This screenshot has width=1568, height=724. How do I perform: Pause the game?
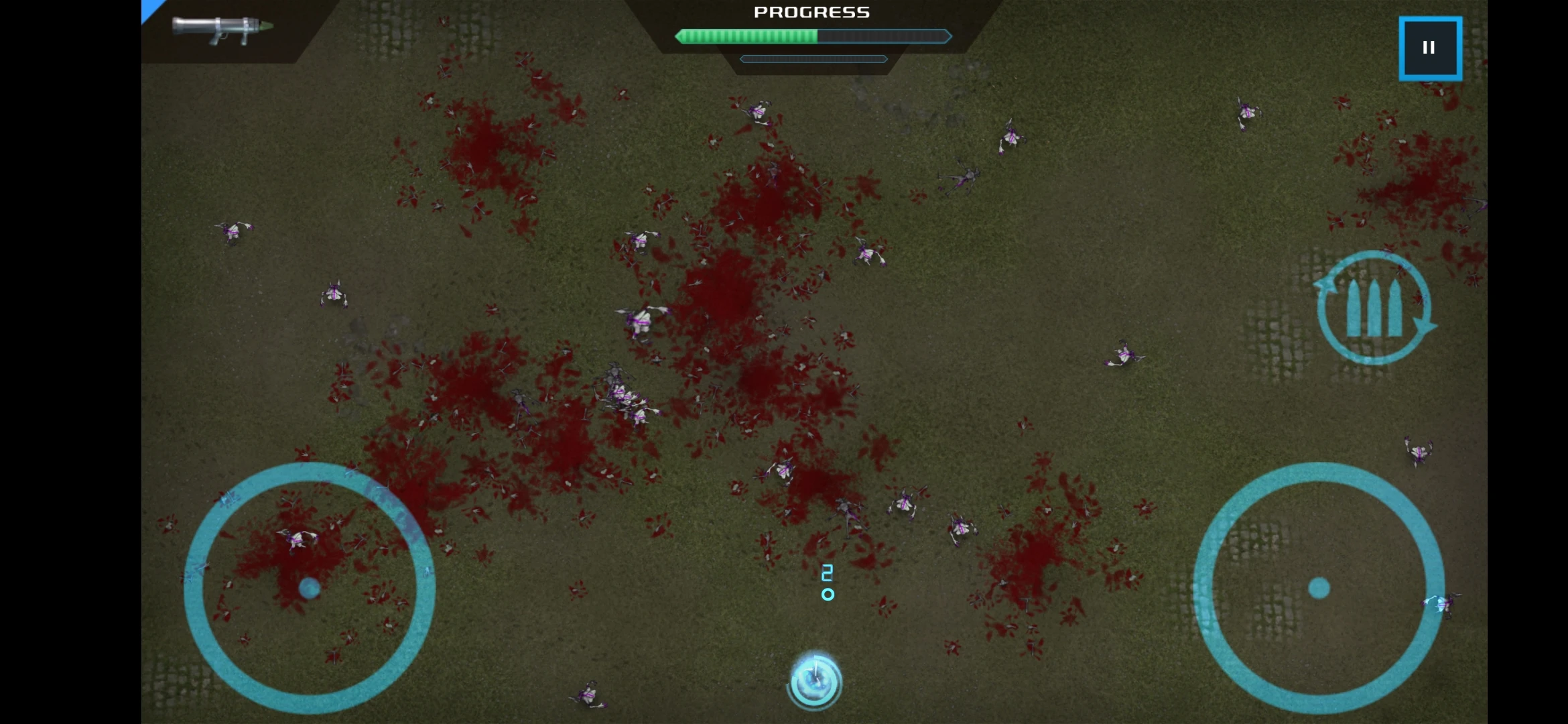coord(1430,48)
